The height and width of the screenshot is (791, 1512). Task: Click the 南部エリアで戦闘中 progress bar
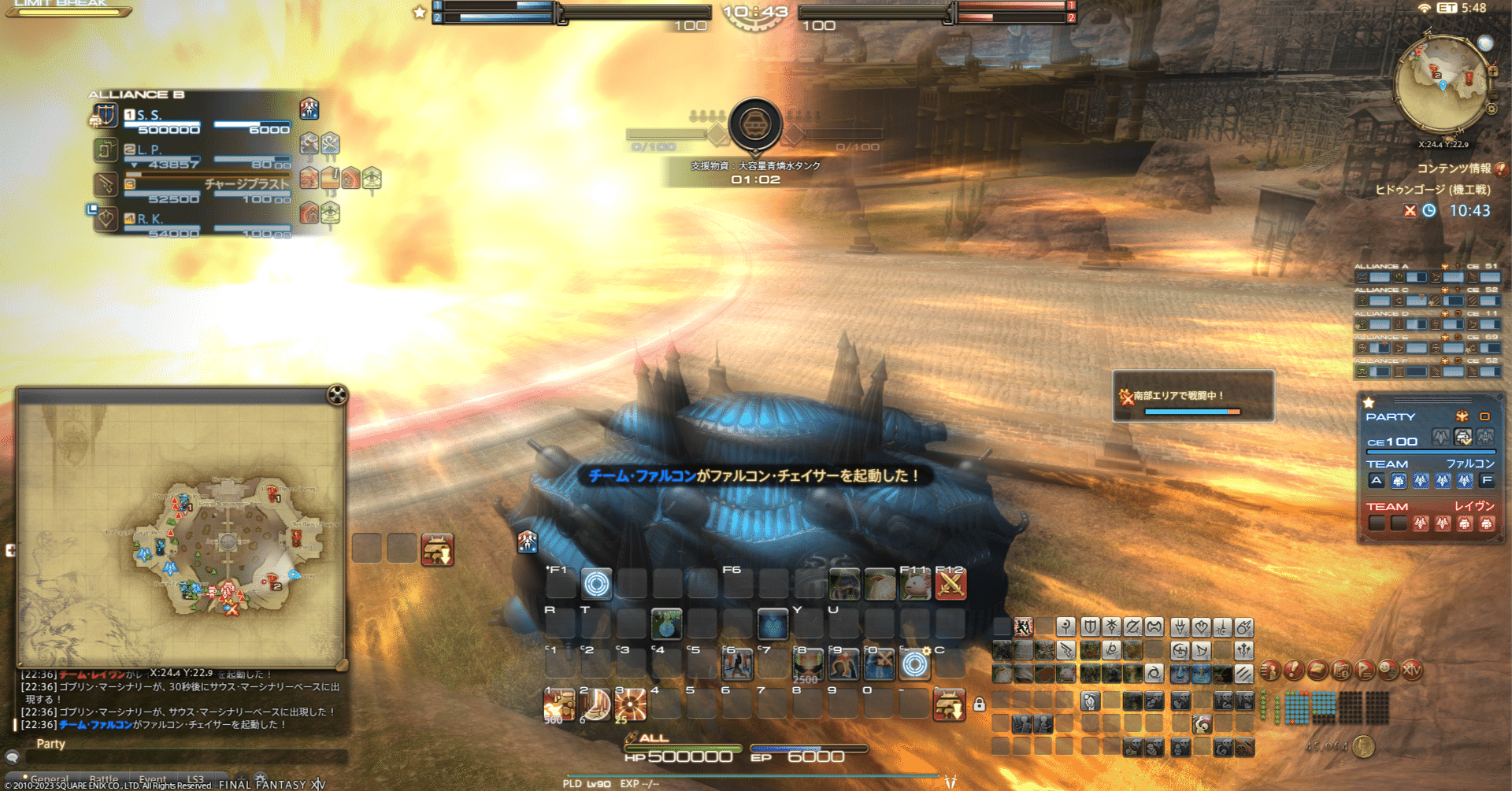pyautogui.click(x=1194, y=410)
